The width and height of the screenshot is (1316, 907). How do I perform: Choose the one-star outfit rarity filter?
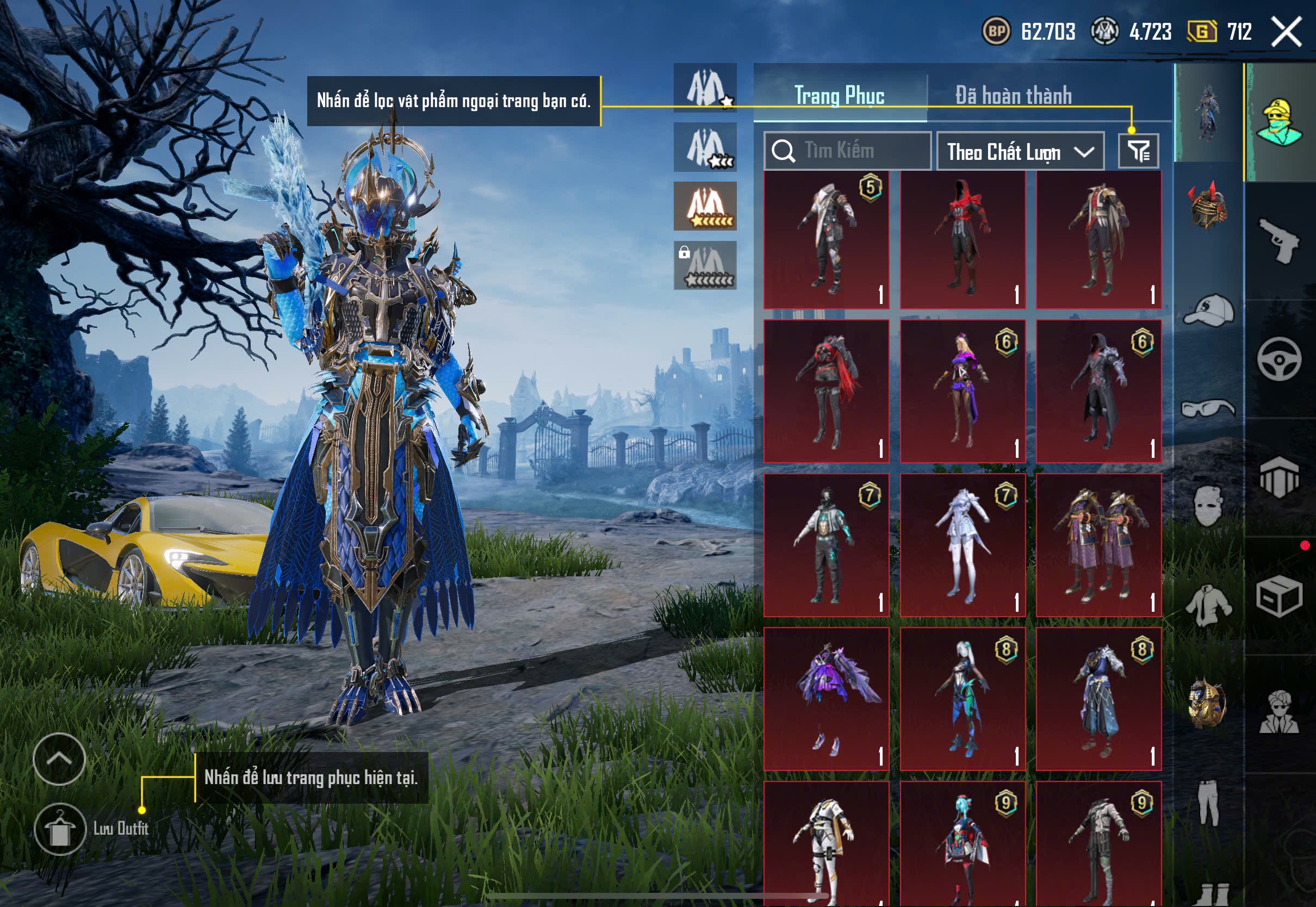[x=705, y=88]
